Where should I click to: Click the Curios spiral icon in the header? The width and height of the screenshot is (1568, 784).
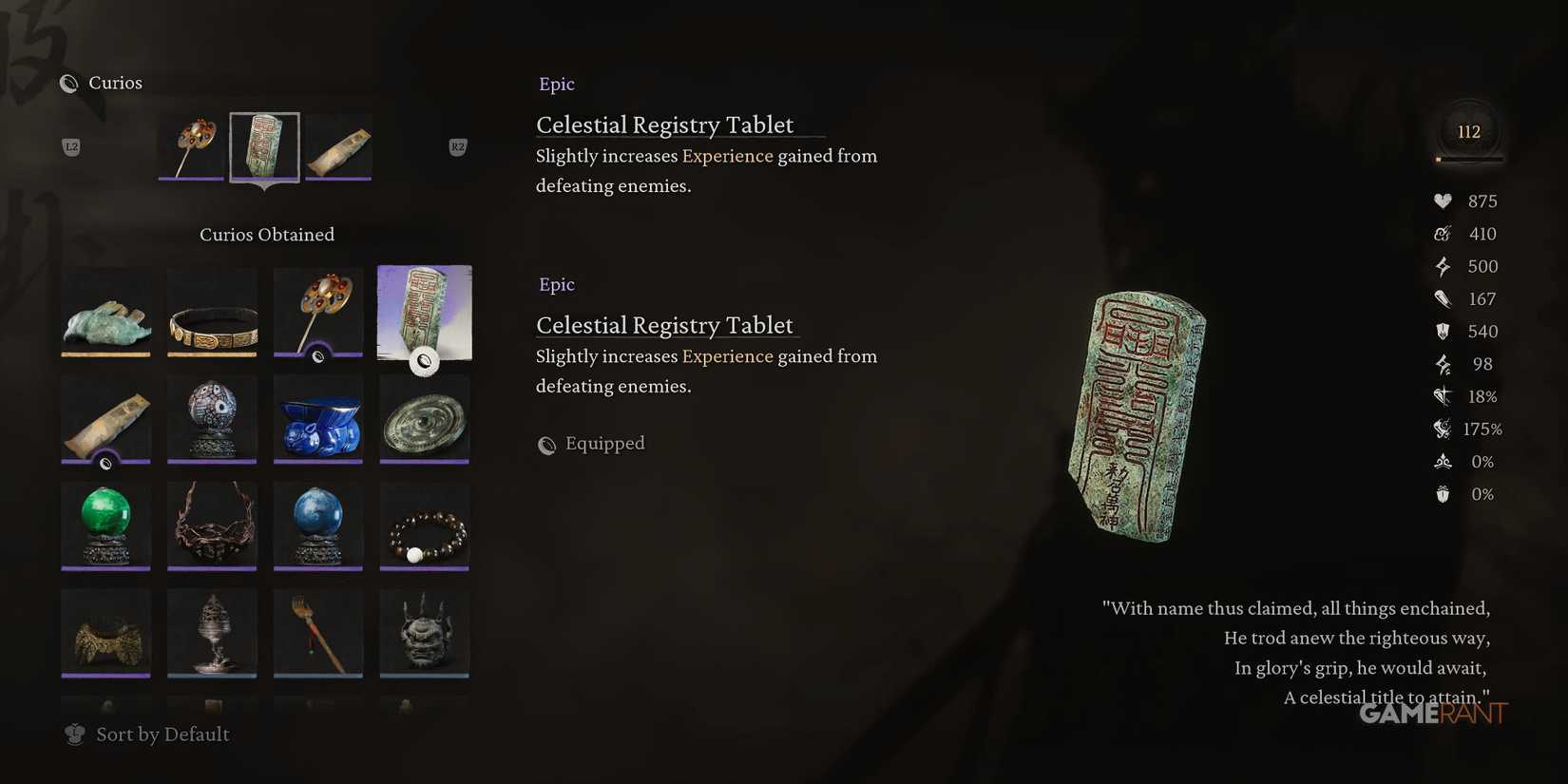coord(69,83)
